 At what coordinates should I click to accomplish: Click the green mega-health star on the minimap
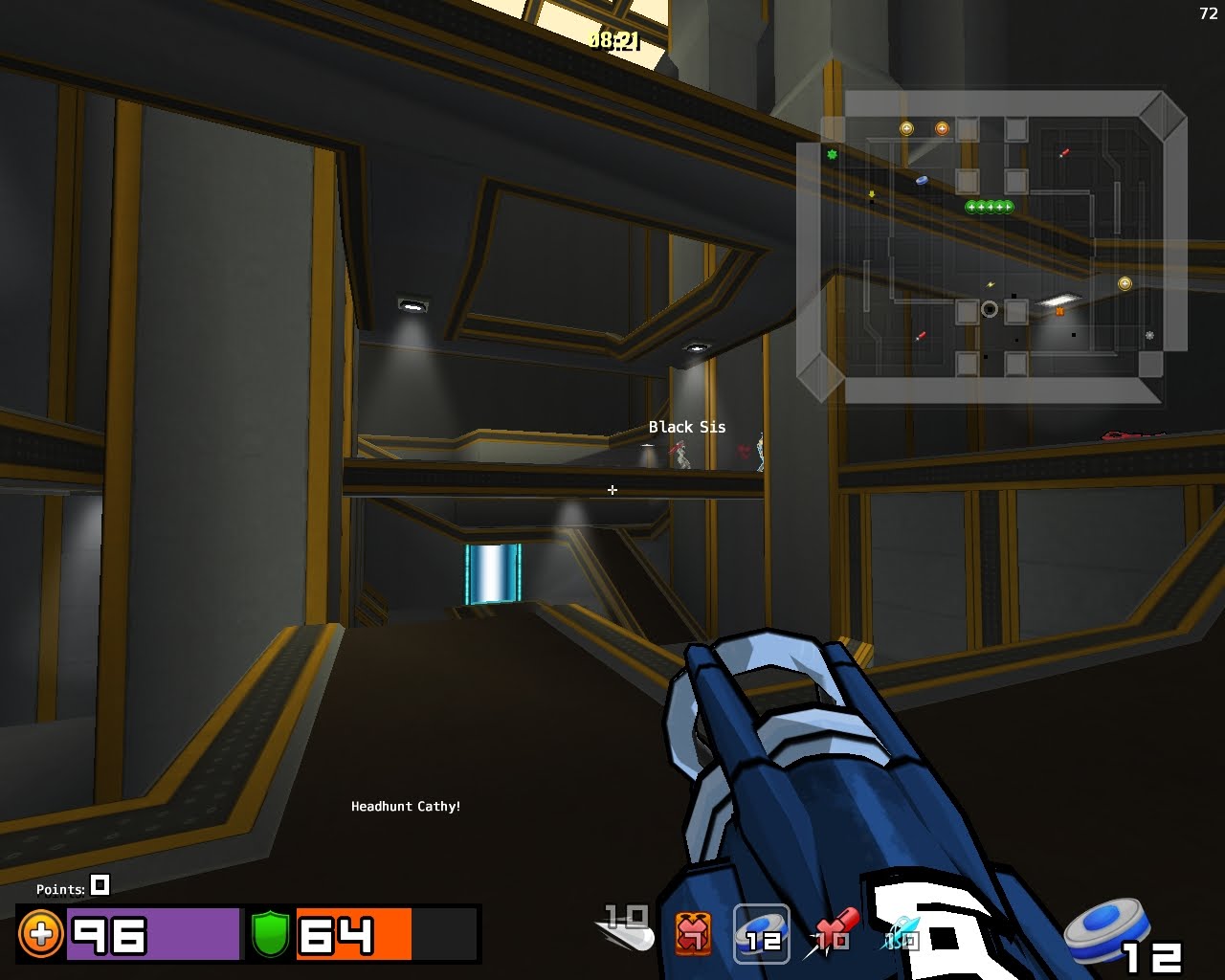[x=833, y=153]
